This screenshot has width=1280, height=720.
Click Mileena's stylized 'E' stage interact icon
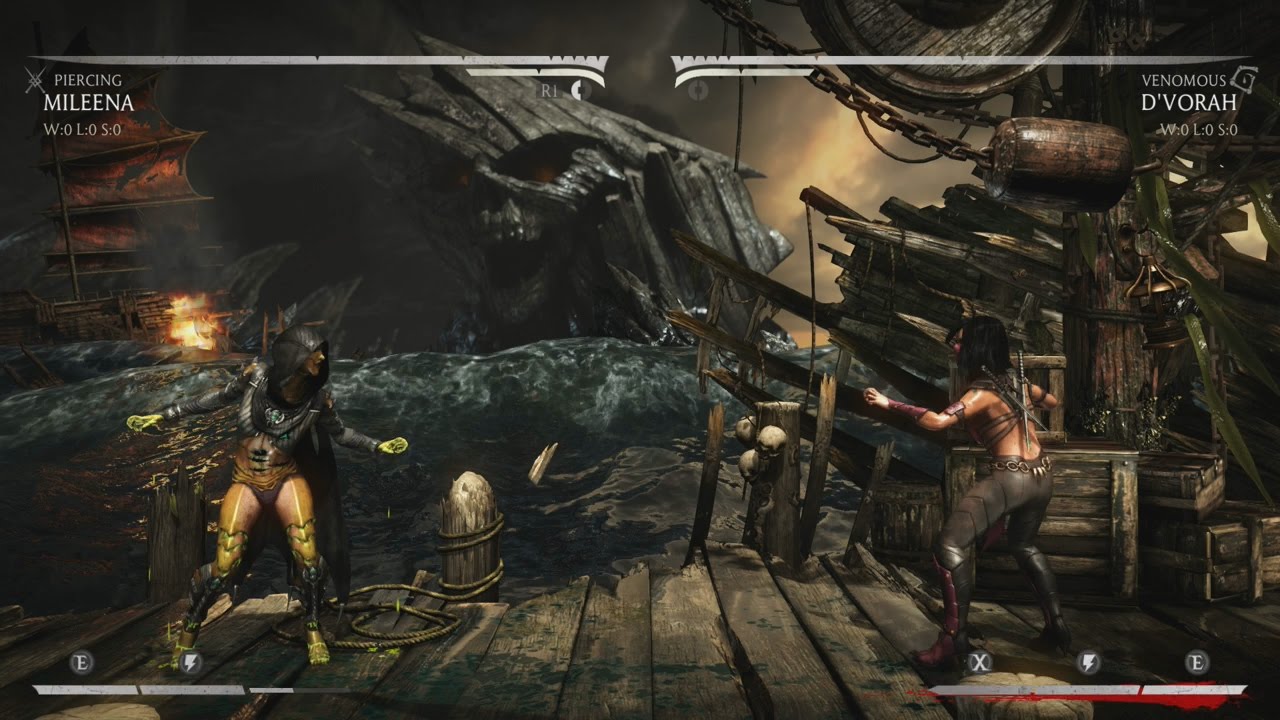pos(80,661)
